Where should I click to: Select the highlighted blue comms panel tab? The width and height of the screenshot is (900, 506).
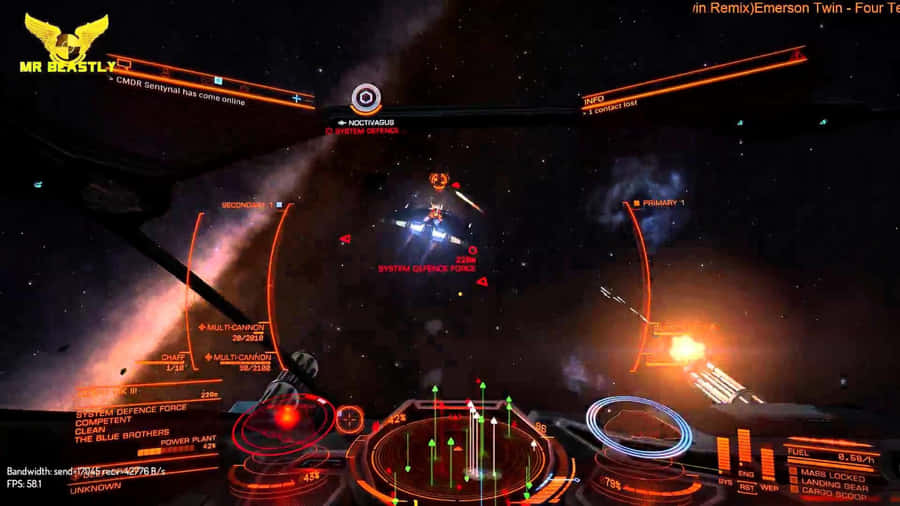(217, 80)
